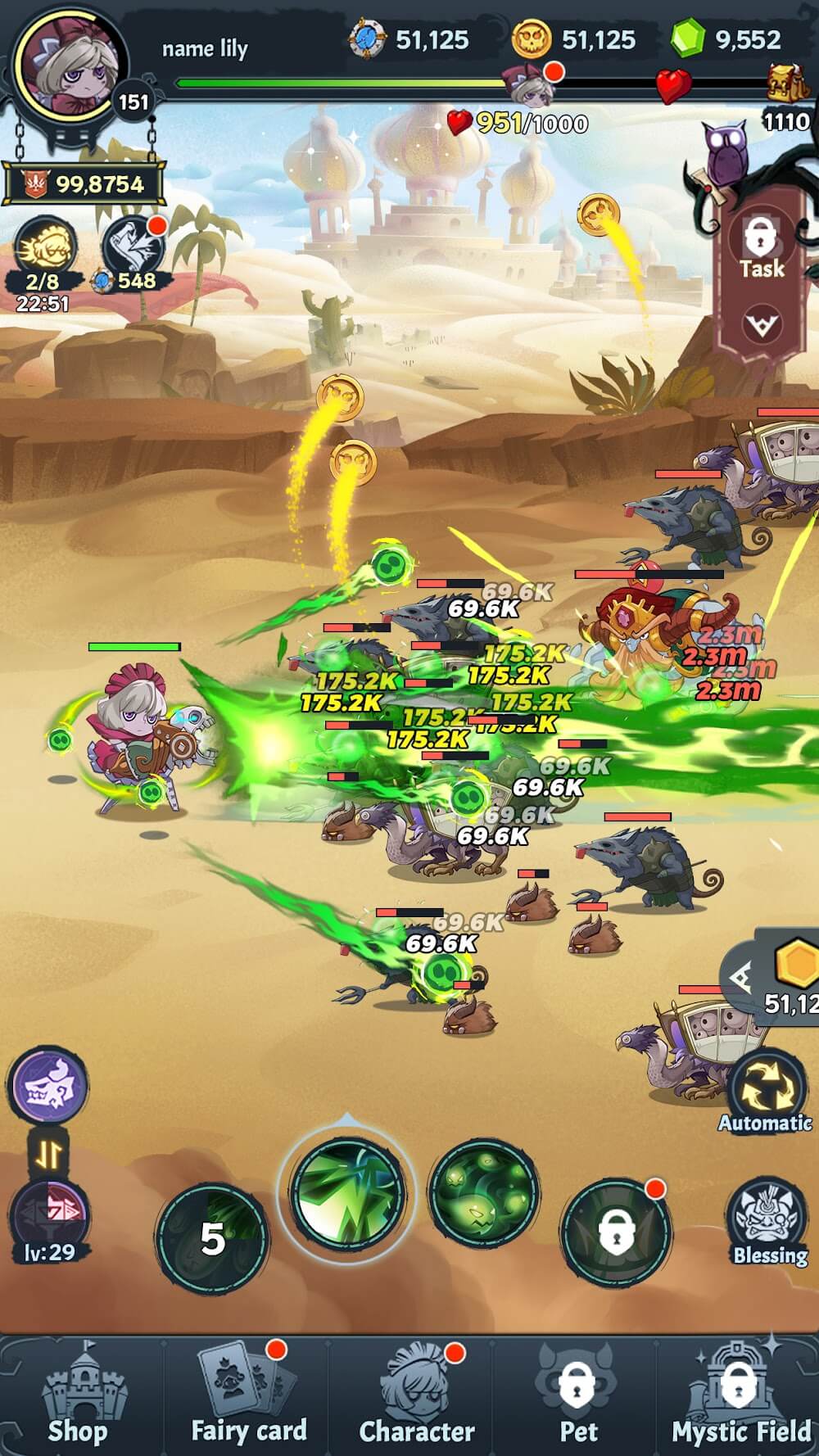Activate the green skulls skill

483,1191
